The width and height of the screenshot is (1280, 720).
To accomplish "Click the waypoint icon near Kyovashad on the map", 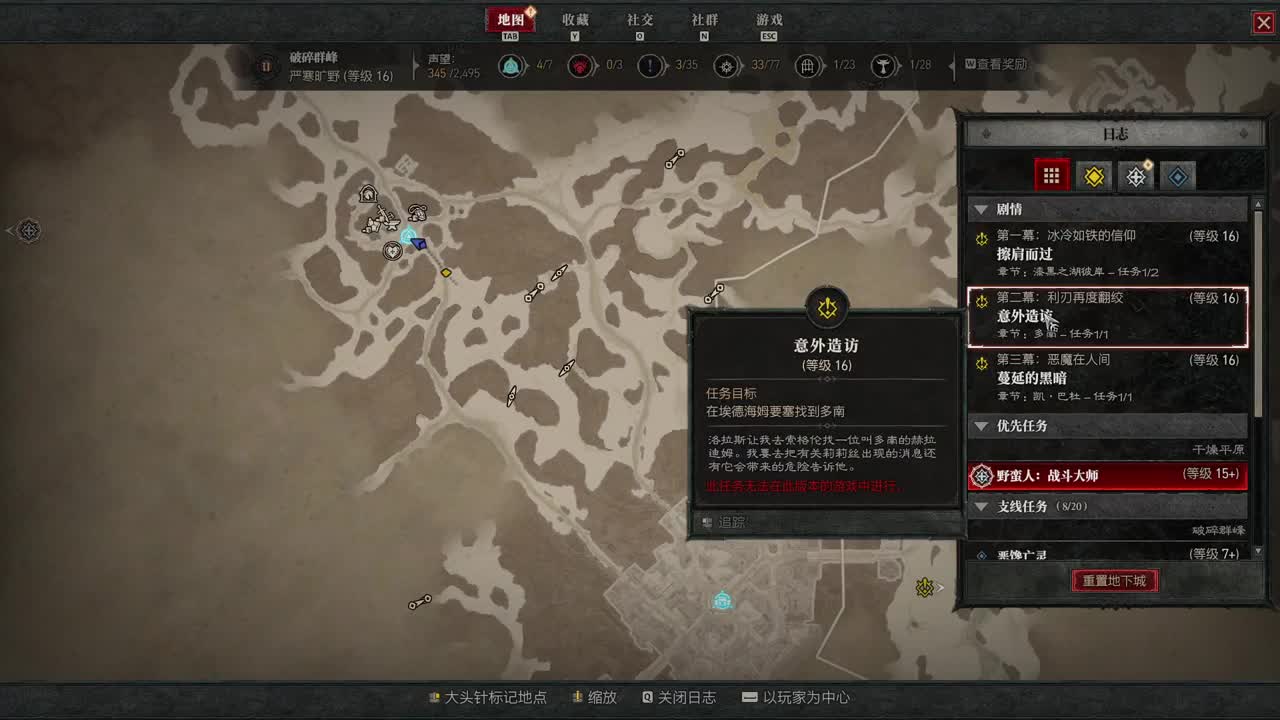I will (723, 601).
